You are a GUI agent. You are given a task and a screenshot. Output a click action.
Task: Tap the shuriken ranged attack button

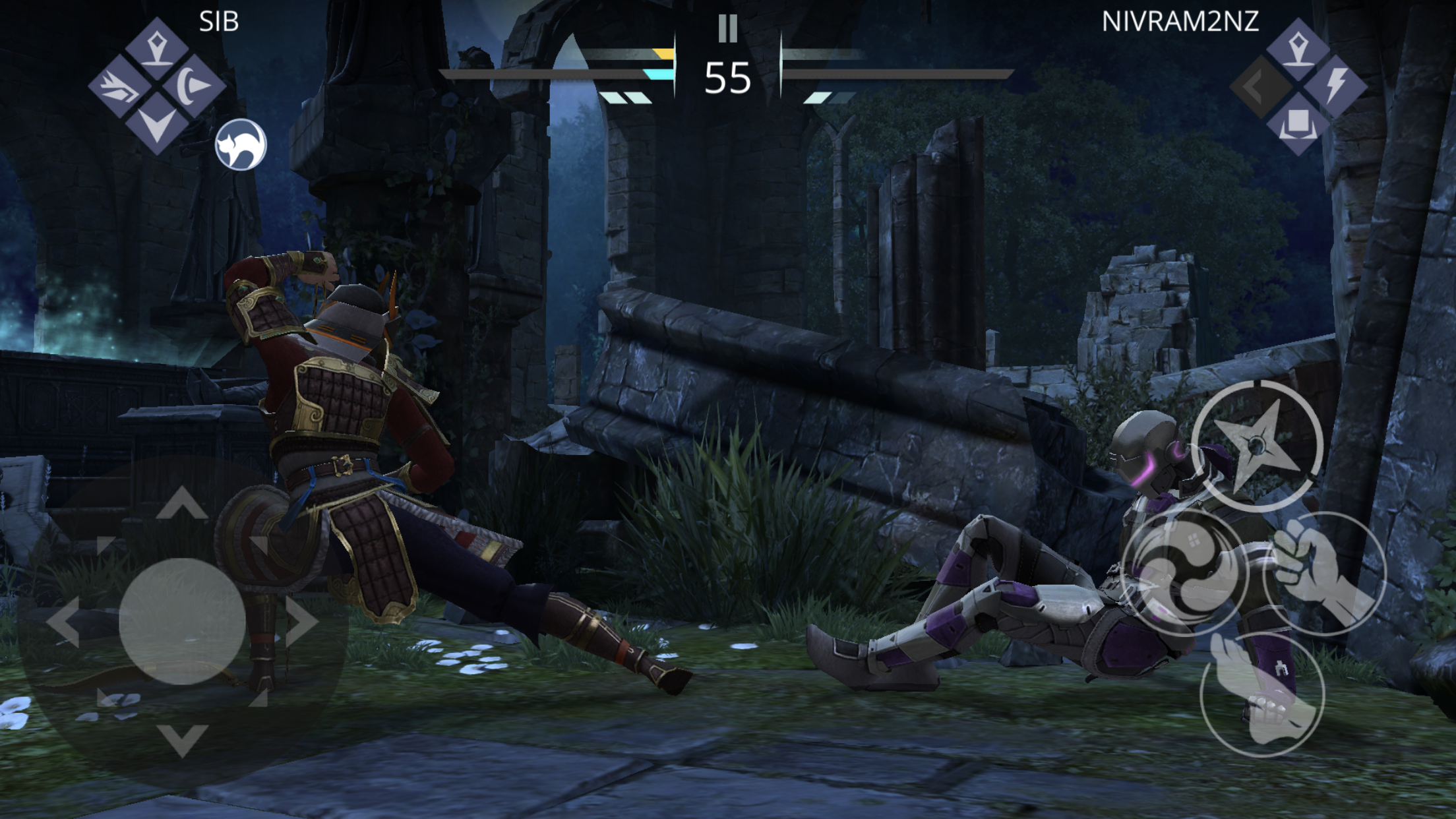coord(1257,445)
